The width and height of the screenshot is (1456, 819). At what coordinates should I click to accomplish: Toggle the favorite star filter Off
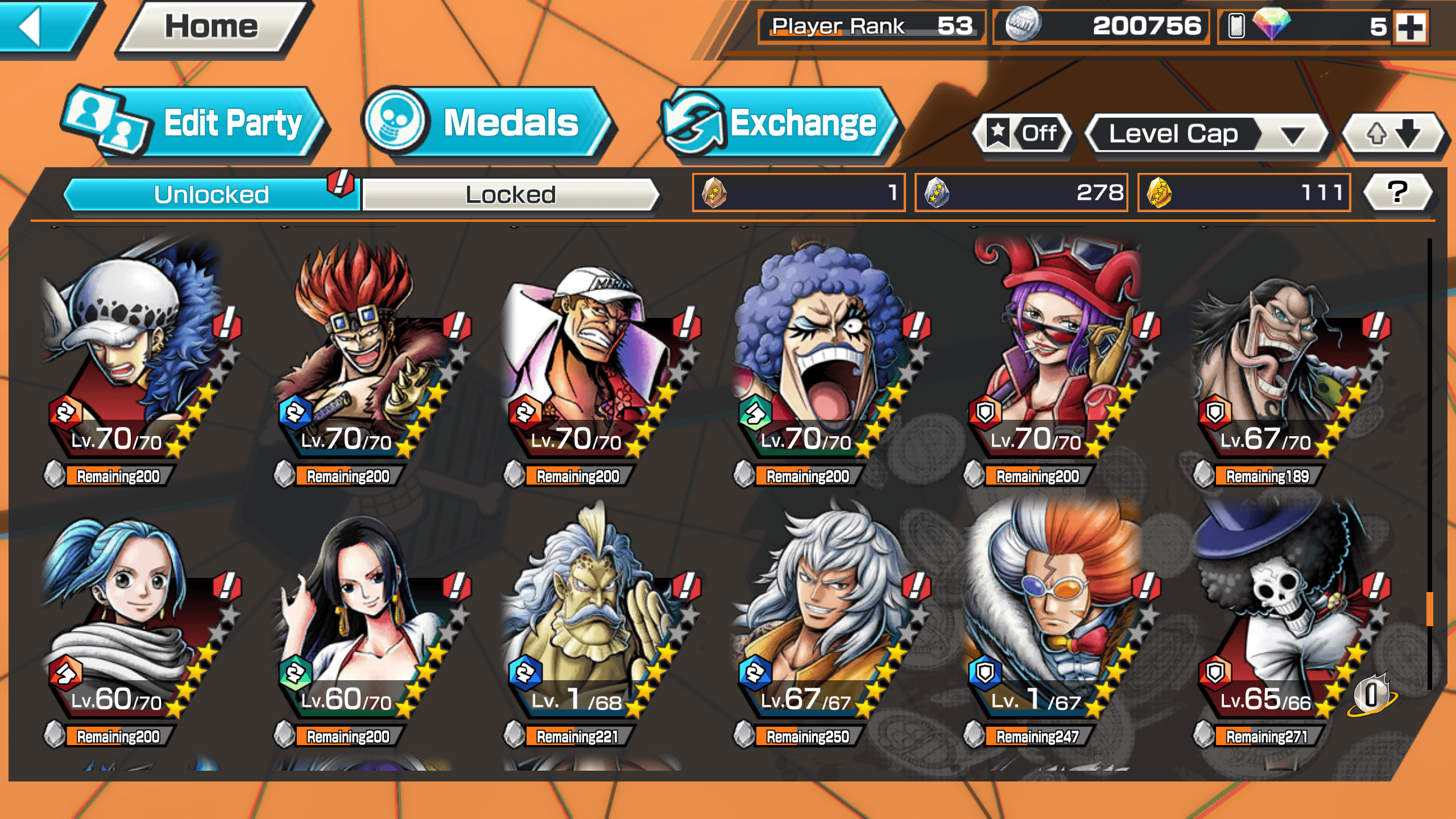pyautogui.click(x=1023, y=134)
